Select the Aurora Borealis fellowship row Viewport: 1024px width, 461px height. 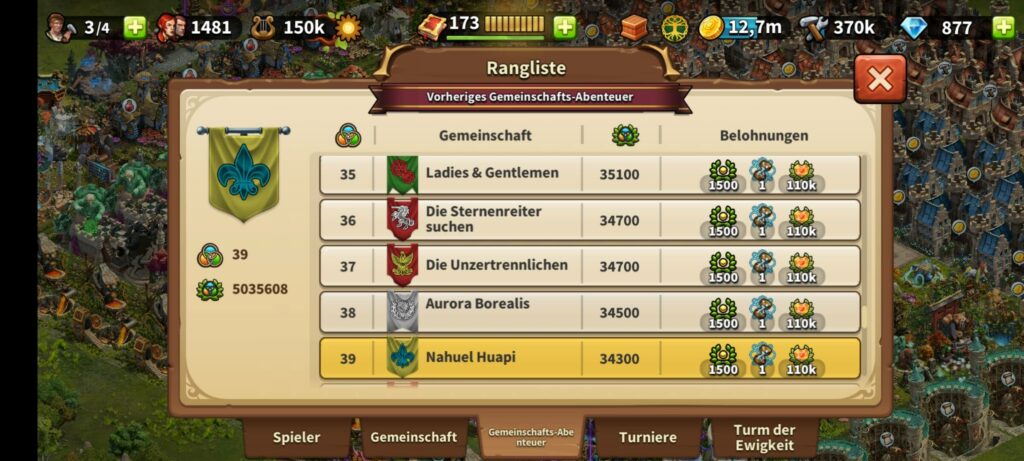590,312
